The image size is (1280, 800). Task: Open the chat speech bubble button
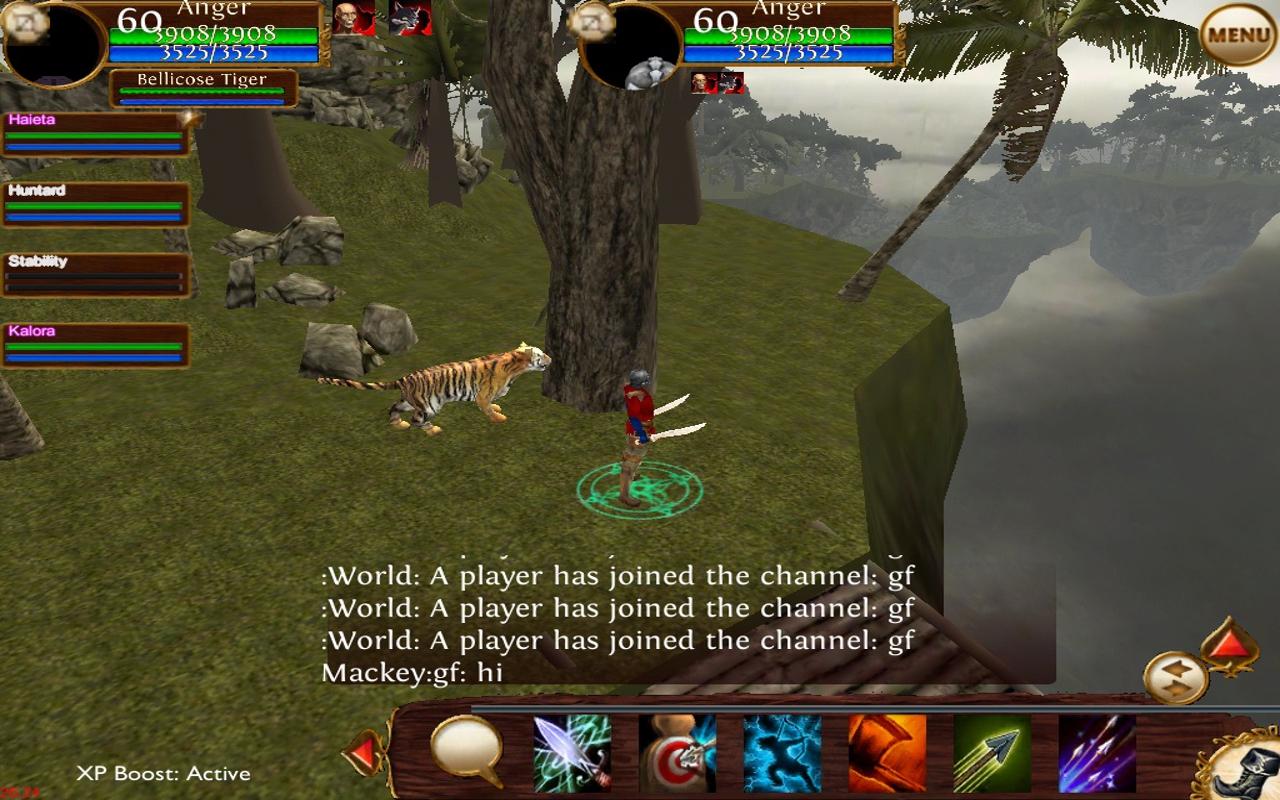[466, 749]
